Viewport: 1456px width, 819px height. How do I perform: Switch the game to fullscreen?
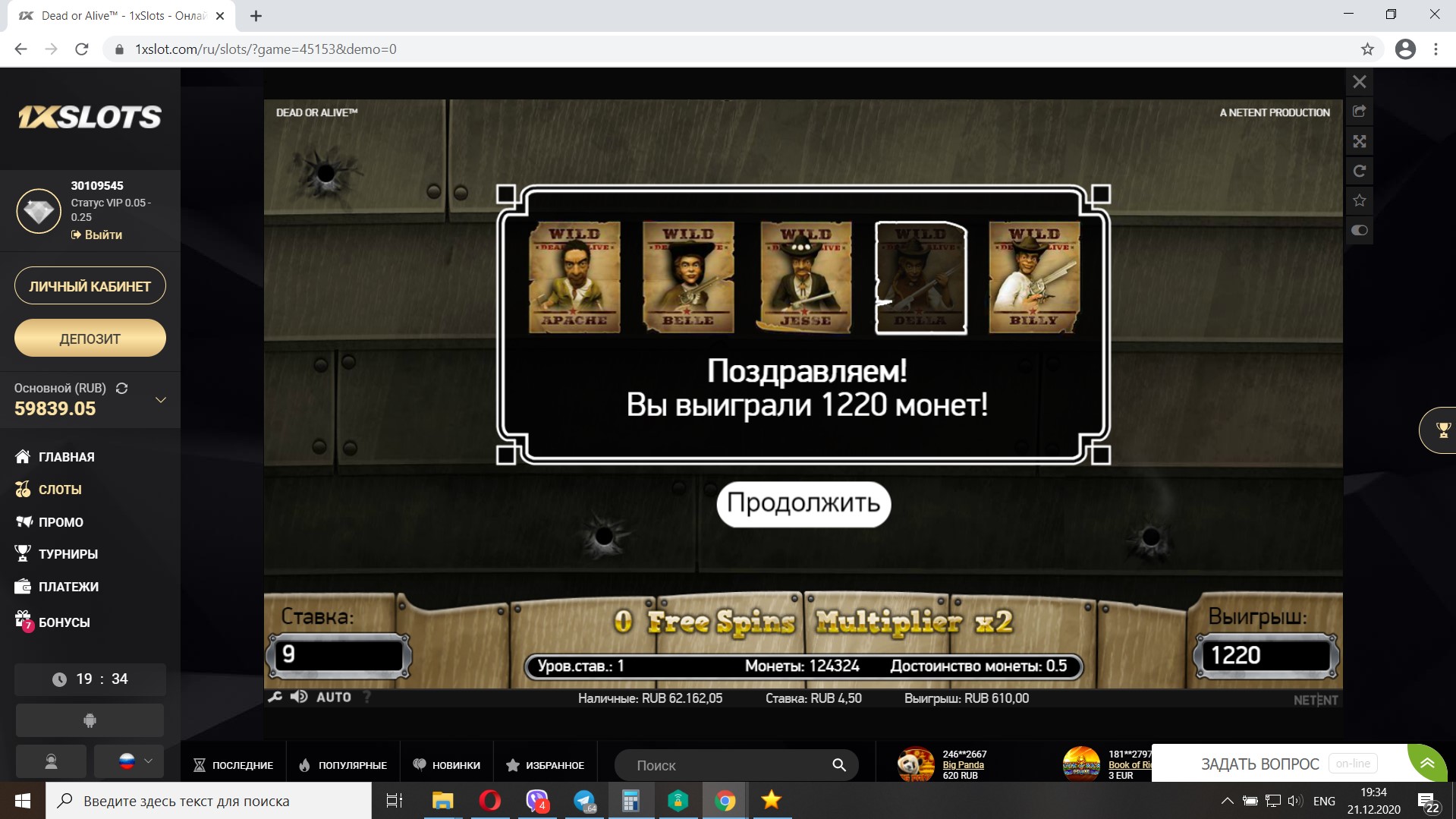tap(1359, 141)
